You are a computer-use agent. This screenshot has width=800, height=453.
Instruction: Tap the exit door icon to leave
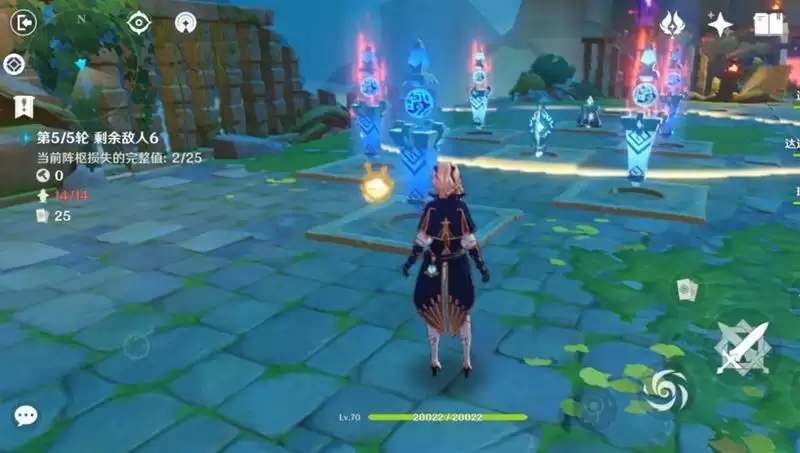(22, 22)
